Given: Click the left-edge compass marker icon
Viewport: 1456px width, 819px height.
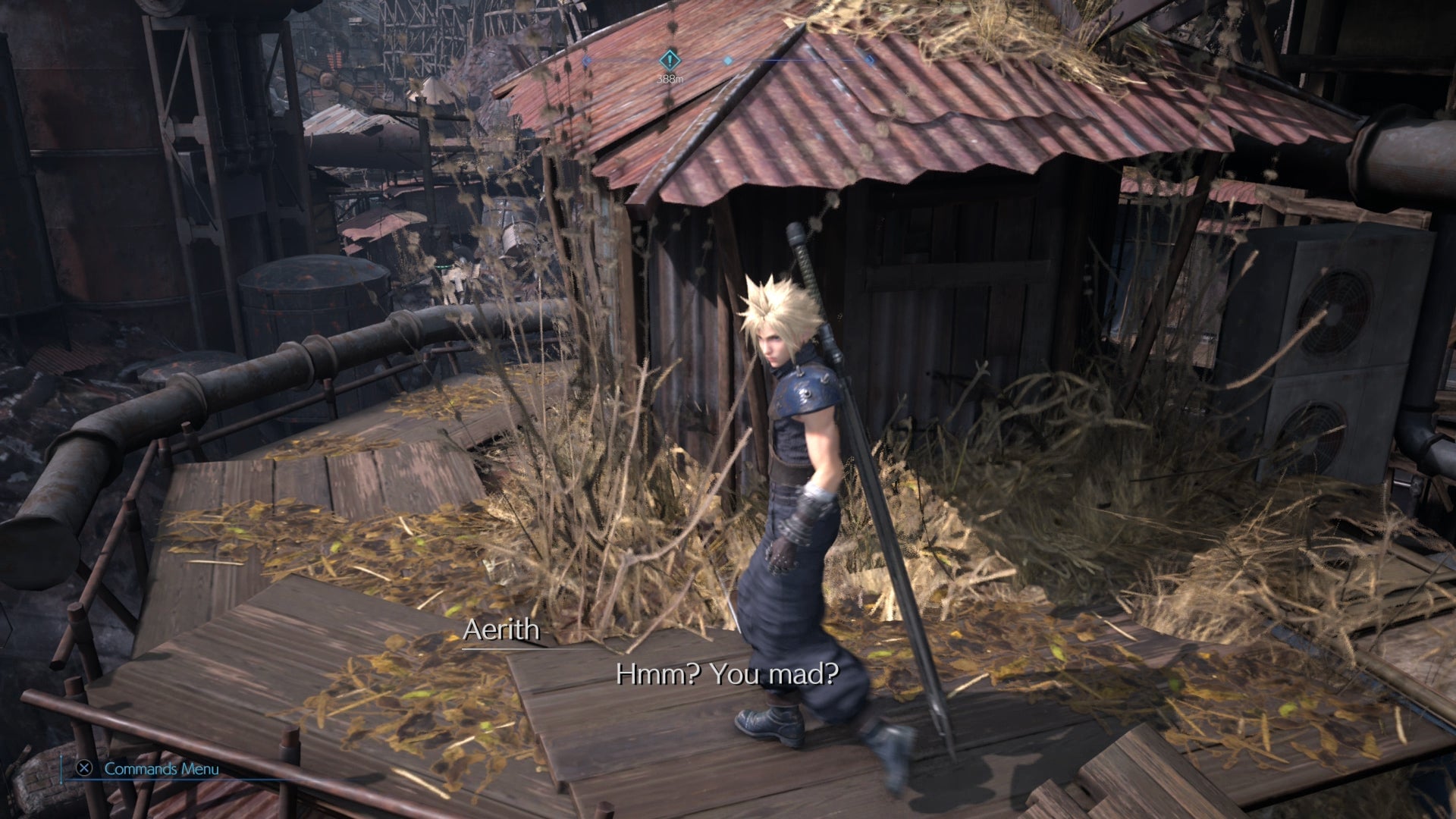Looking at the screenshot, I should pyautogui.click(x=586, y=61).
